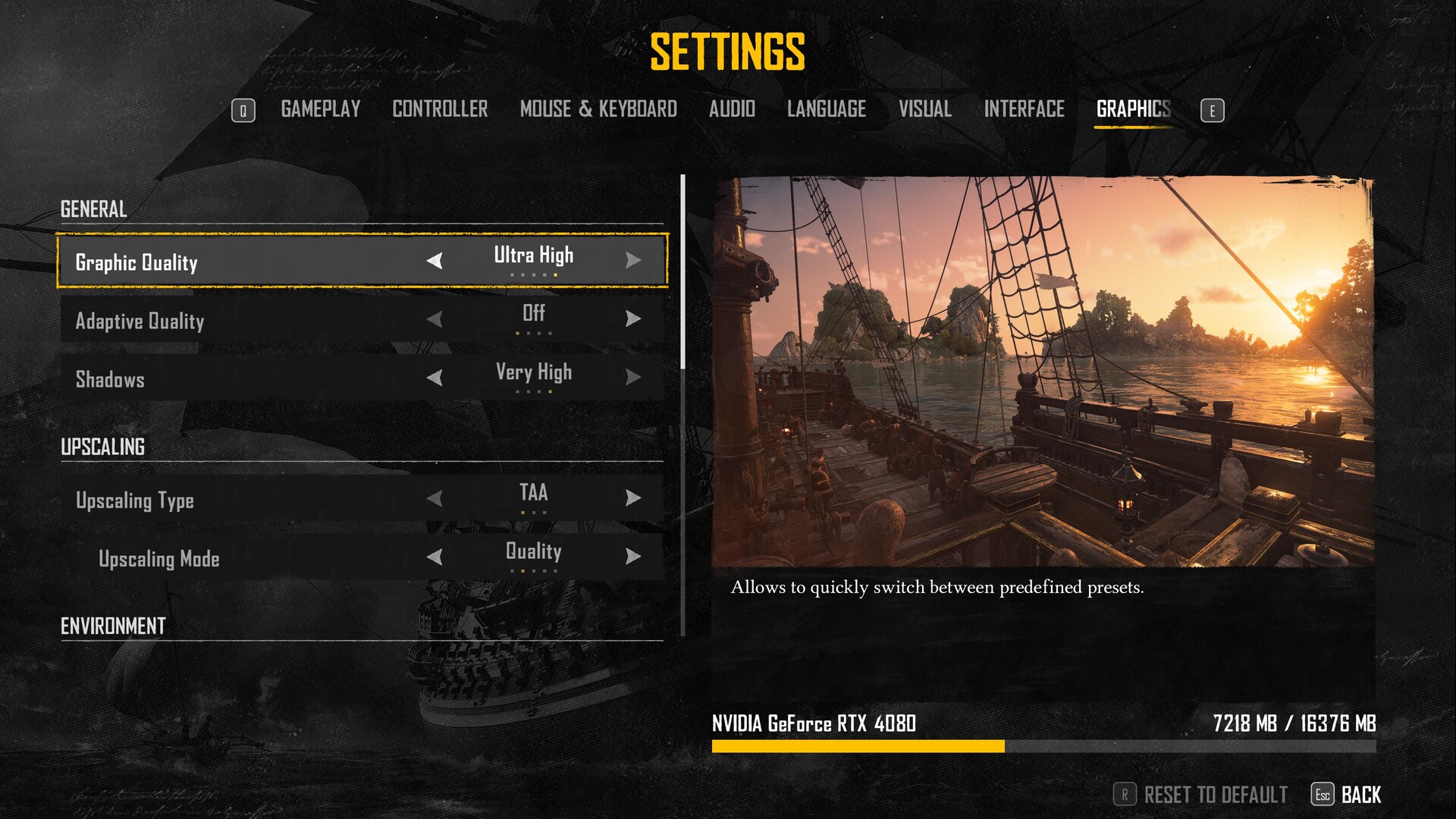Image resolution: width=1456 pixels, height=819 pixels.
Task: Reset all settings to default
Action: 1214,795
